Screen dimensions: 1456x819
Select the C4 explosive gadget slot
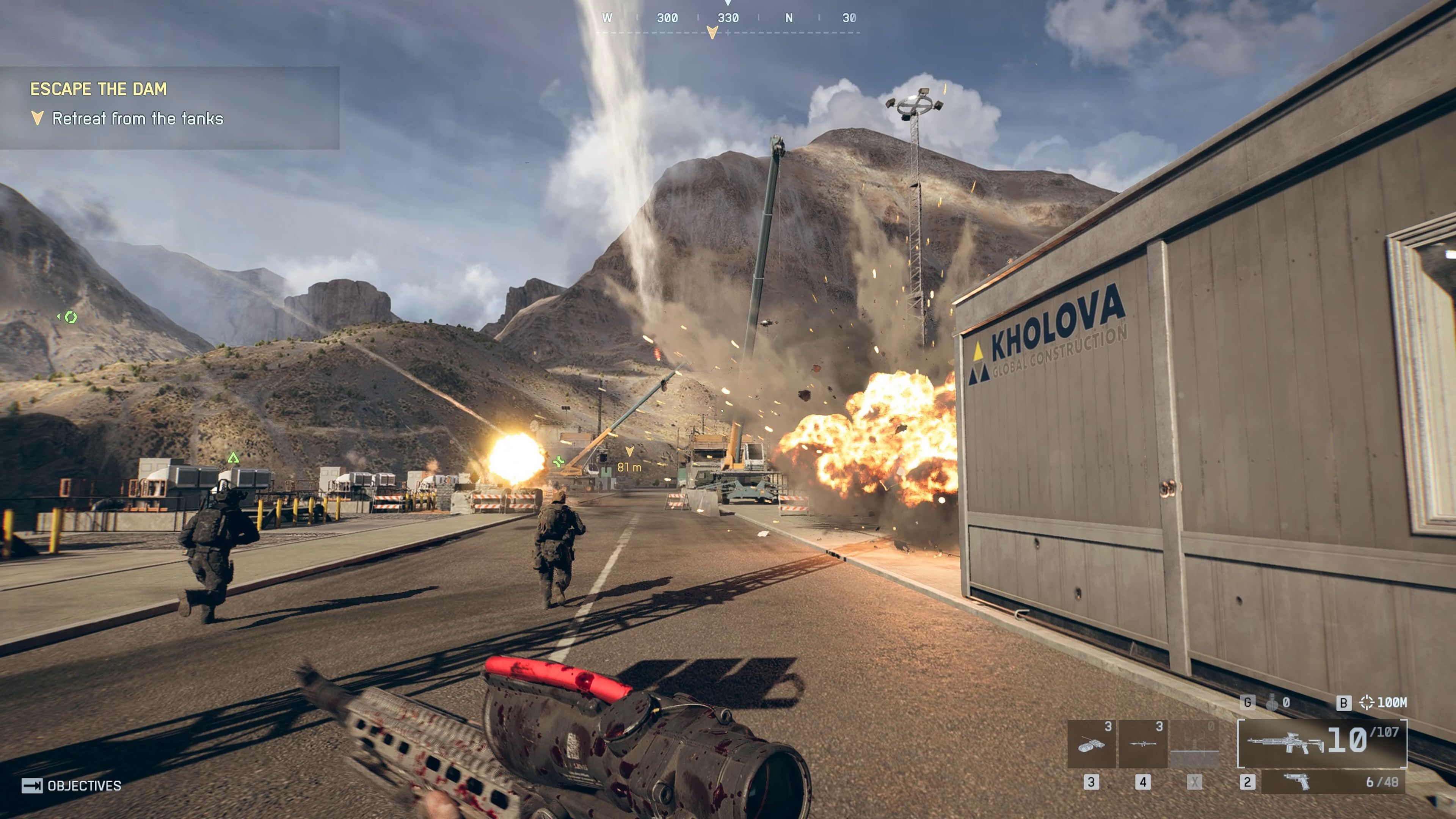point(1091,744)
